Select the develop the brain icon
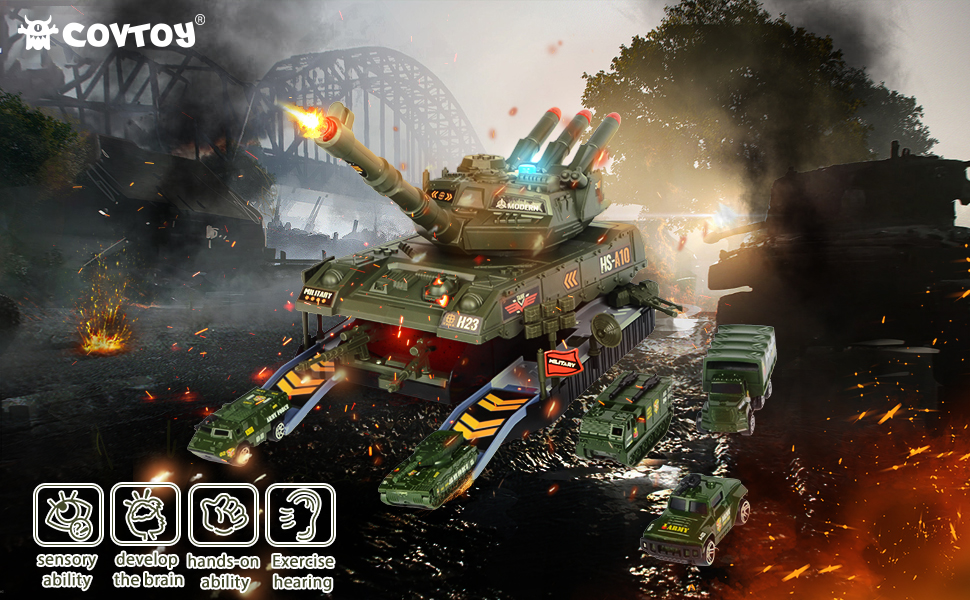Screen dimensions: 970x600 [x=146, y=515]
